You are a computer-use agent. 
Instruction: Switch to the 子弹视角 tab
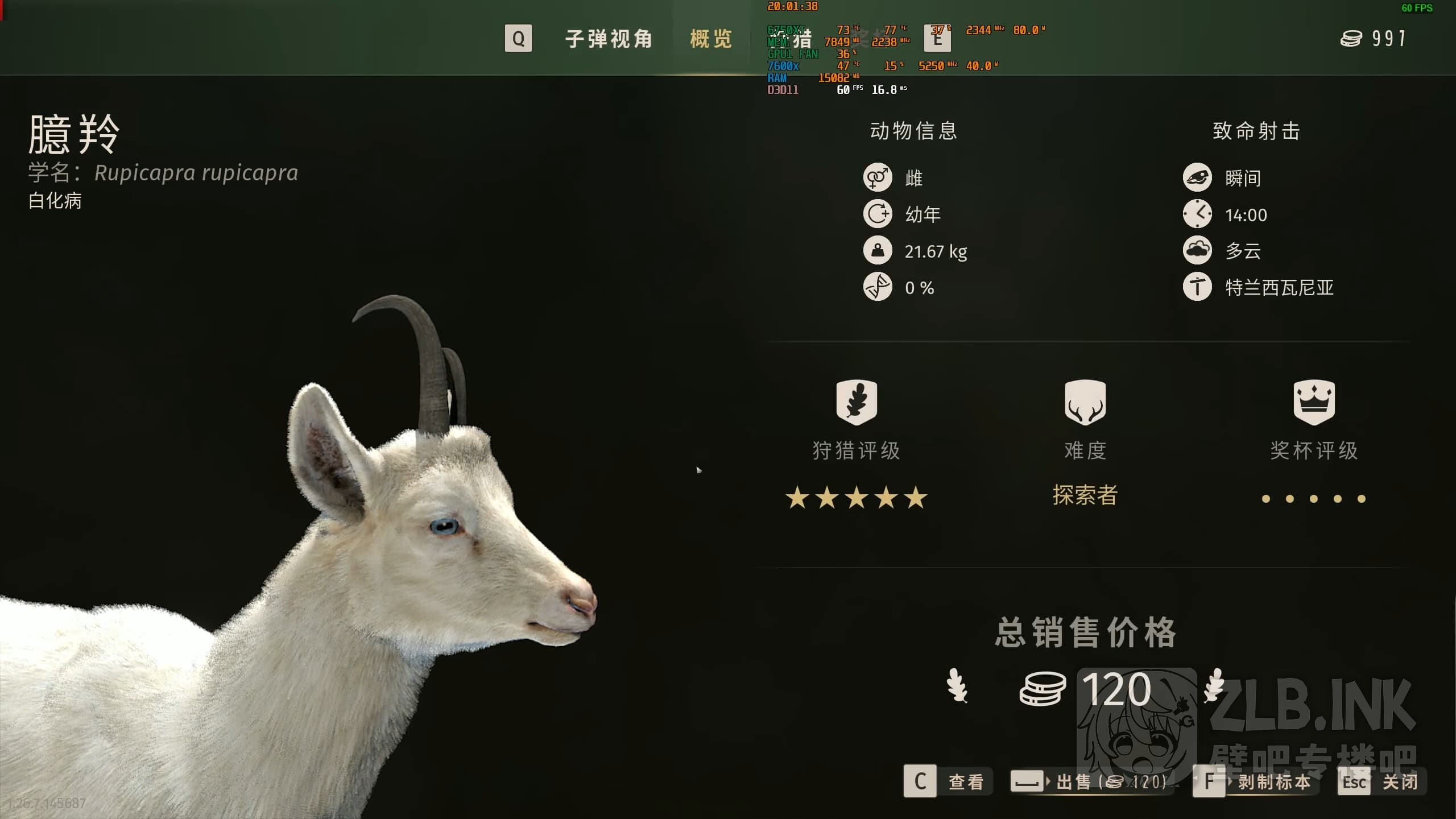tap(608, 39)
